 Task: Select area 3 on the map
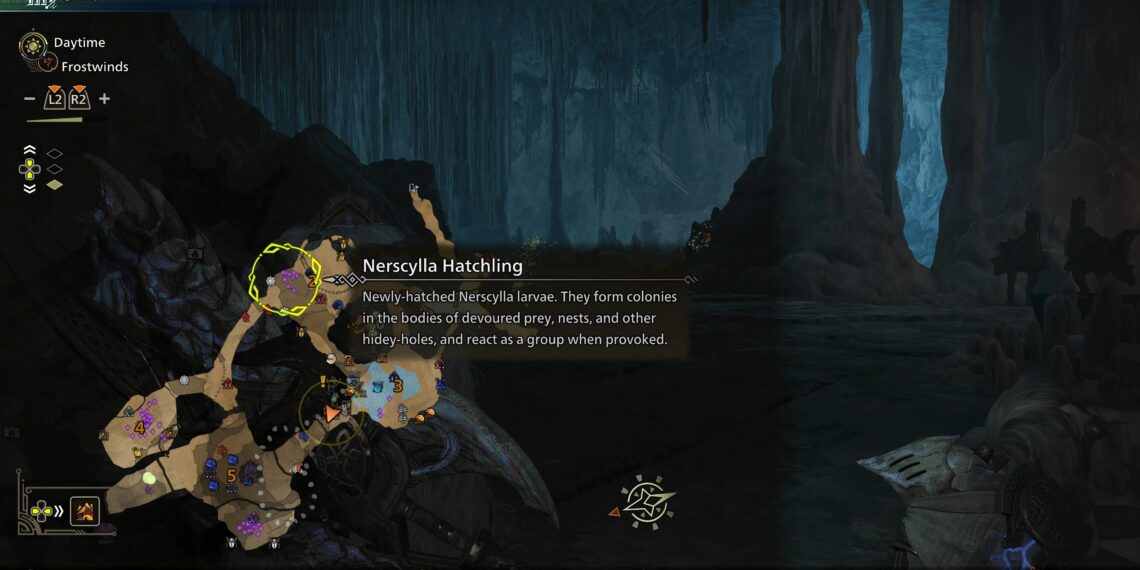pyautogui.click(x=397, y=384)
